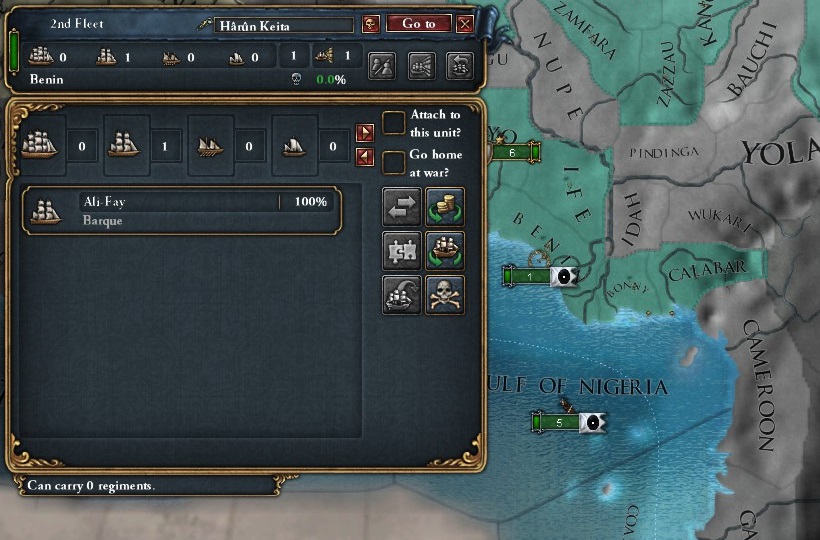Click the red right-pointing arrow button
The width and height of the screenshot is (820, 540).
(365, 133)
